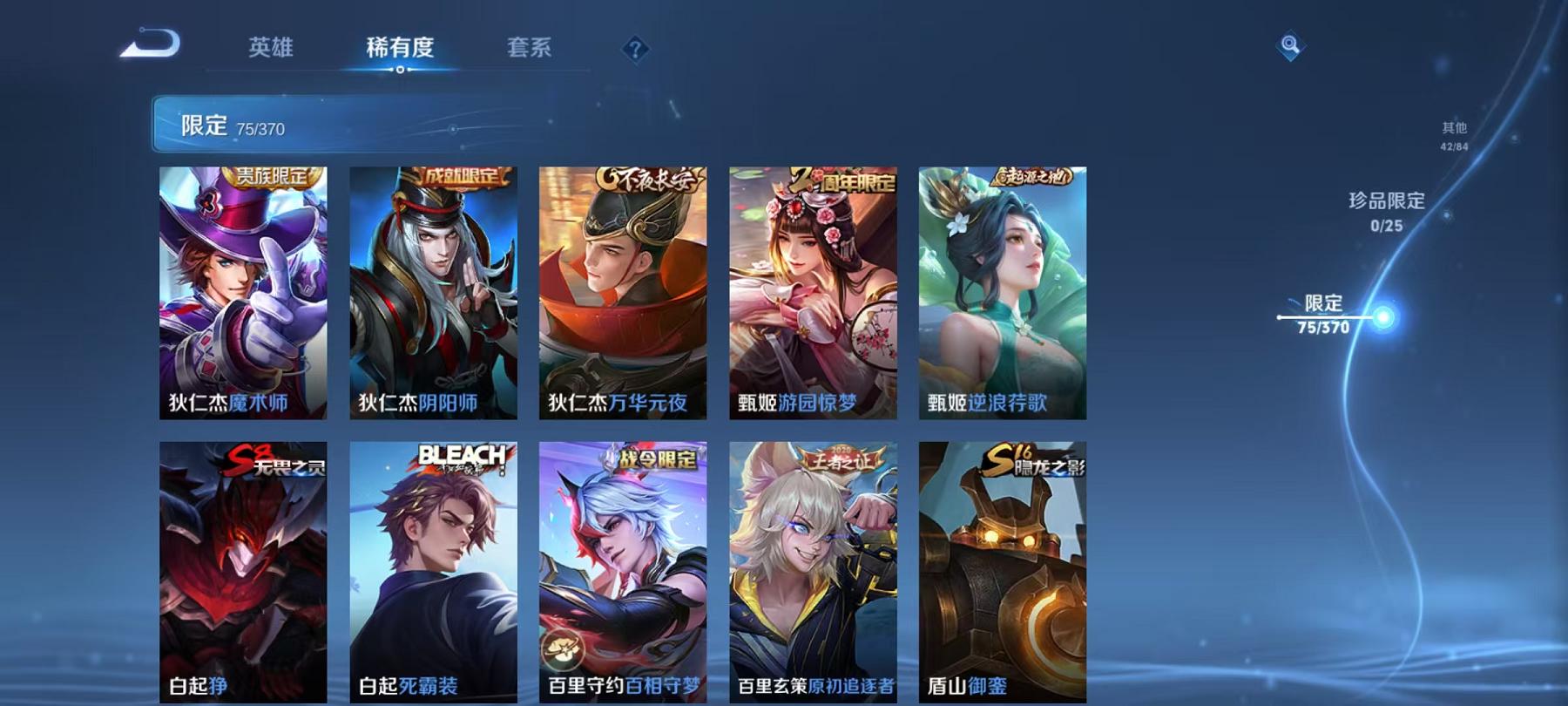This screenshot has width=1568, height=706.
Task: Click the glowing node marker beside 限定 75/370
Action: tap(1382, 316)
